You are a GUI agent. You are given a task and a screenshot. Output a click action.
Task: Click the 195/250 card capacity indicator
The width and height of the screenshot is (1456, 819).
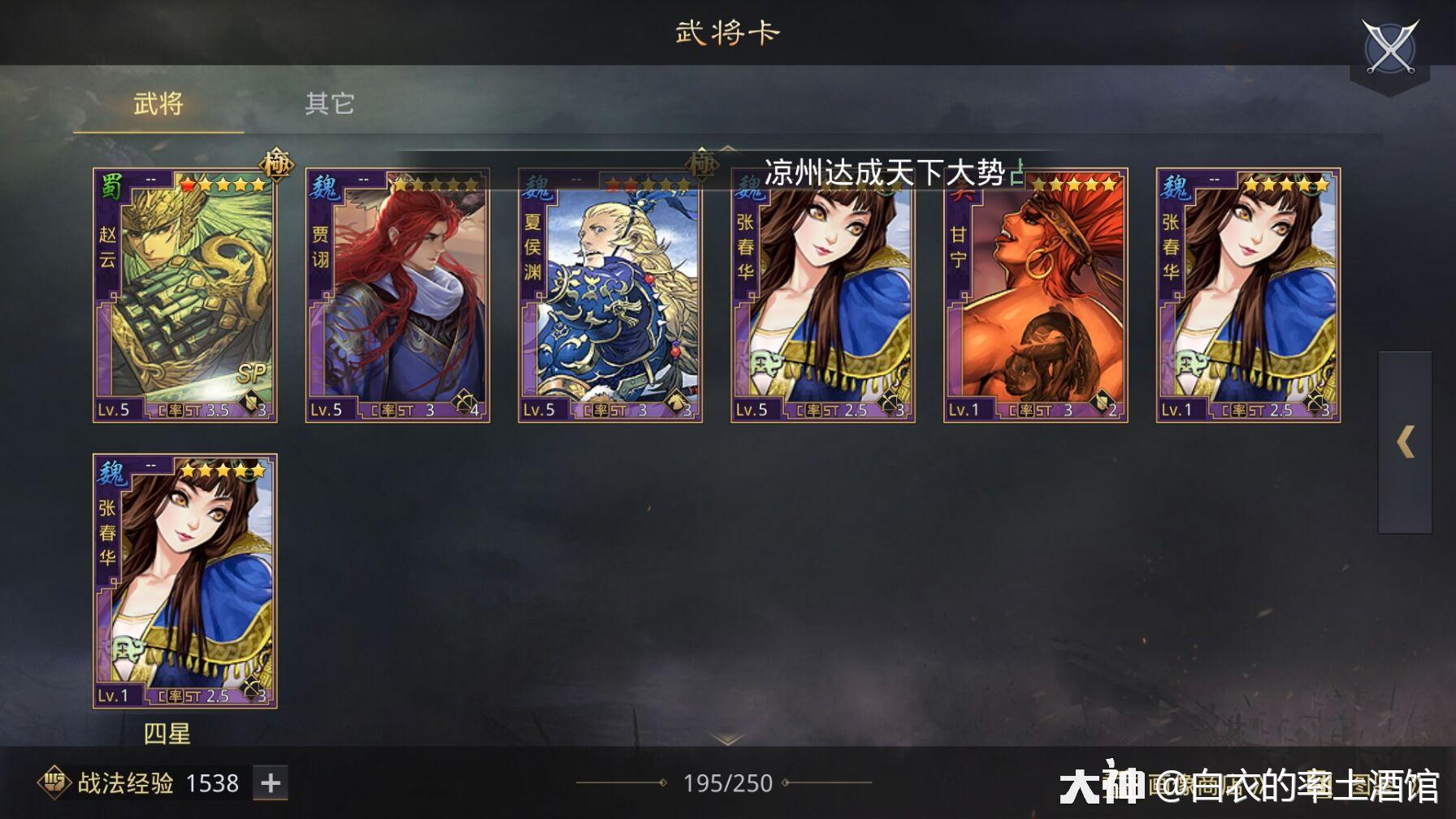[729, 783]
